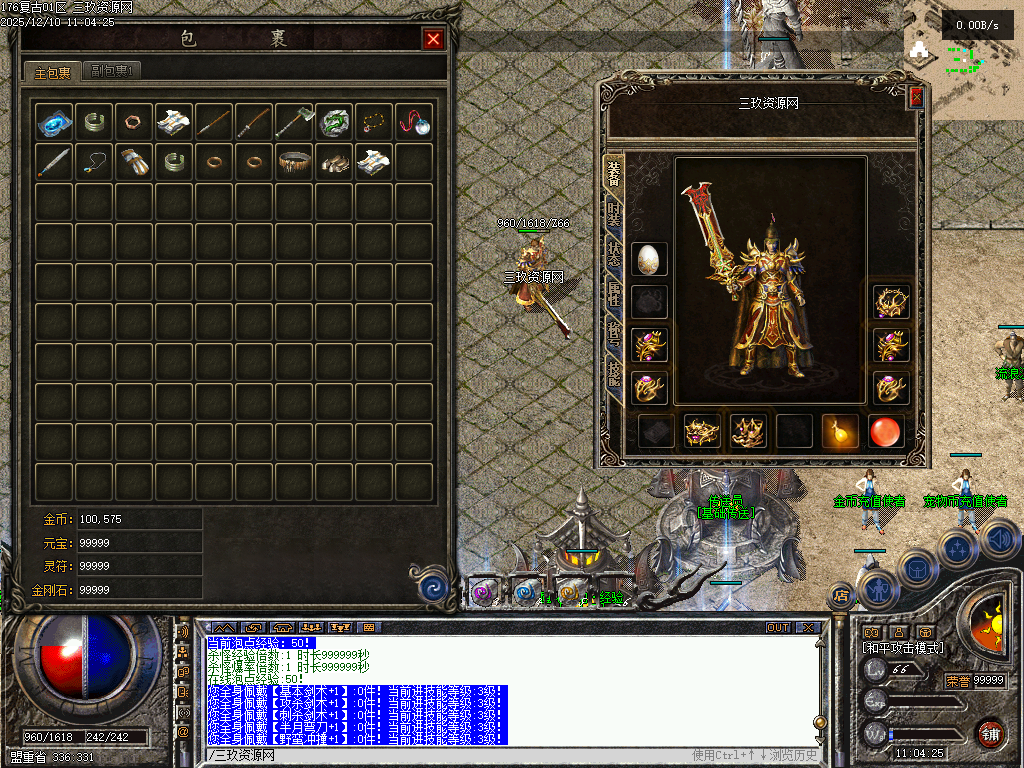The width and height of the screenshot is (1024, 768).
Task: Switch to the secondary bag tab 副包裹1
Action: (111, 71)
